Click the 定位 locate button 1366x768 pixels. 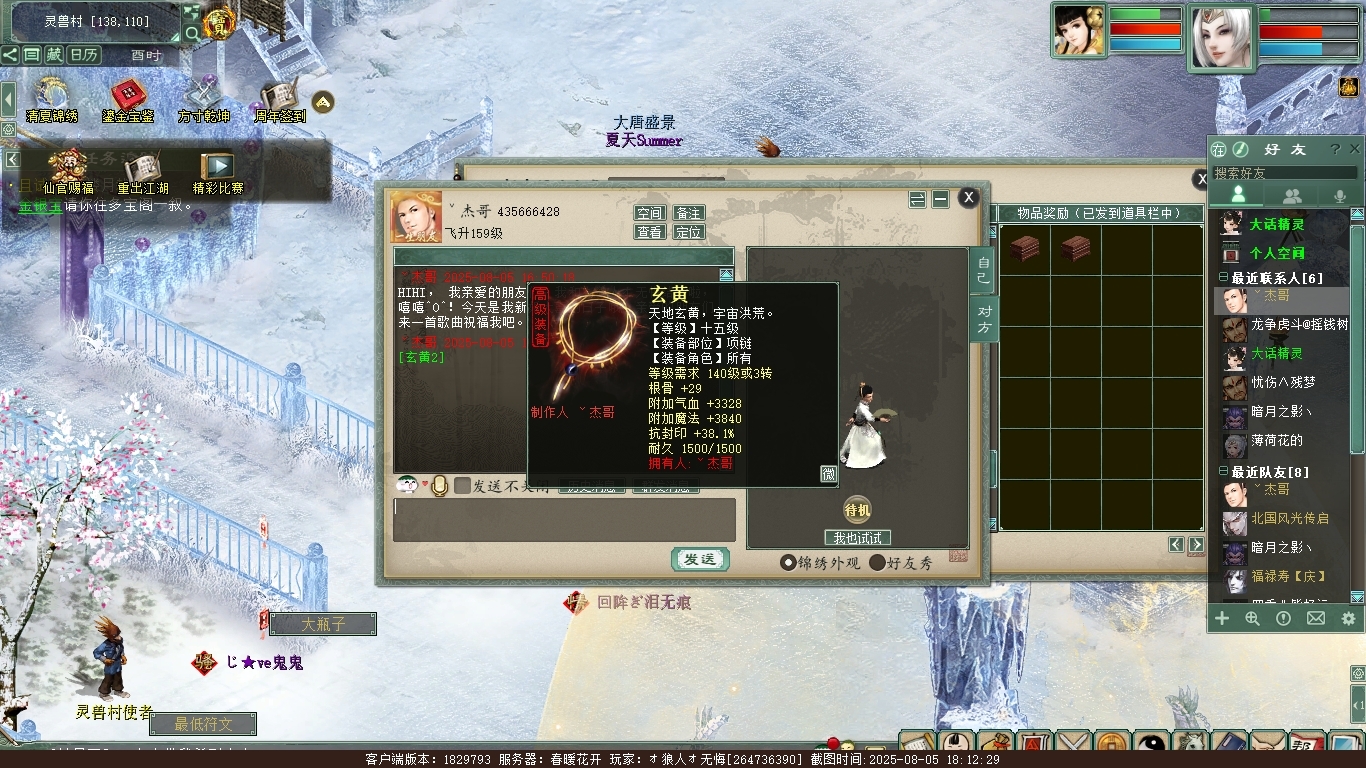tap(688, 232)
